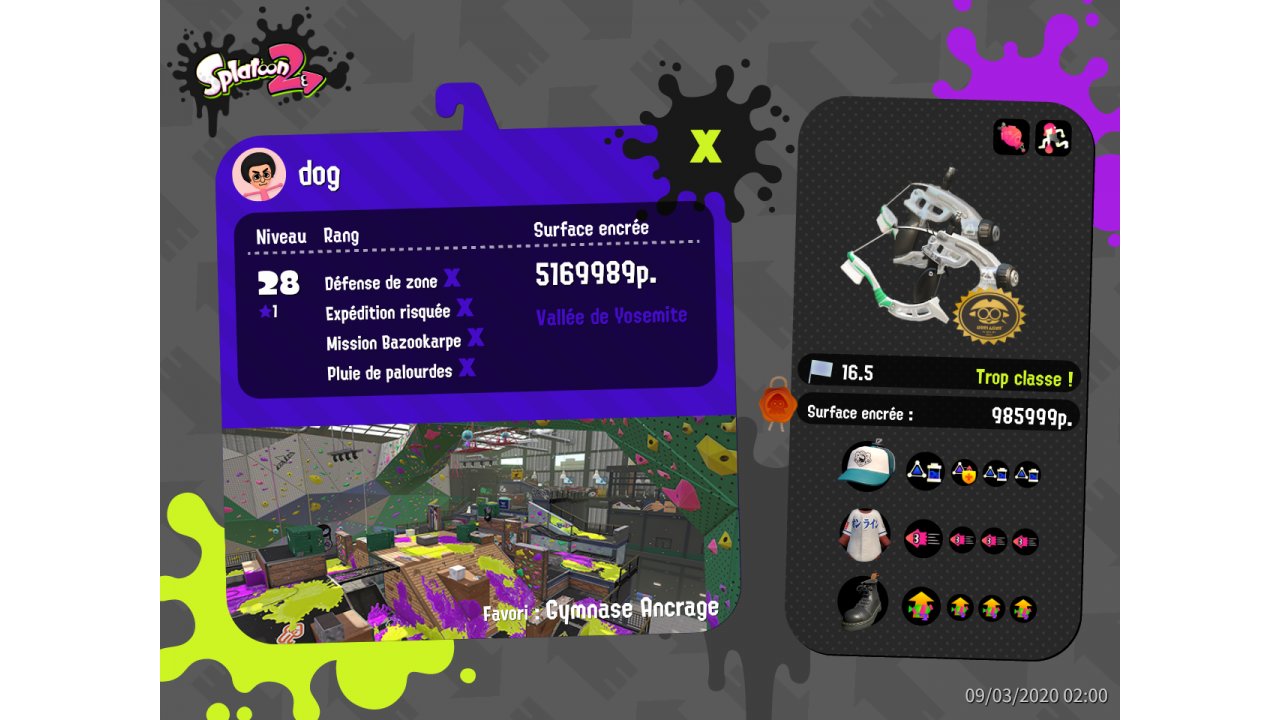Check the jersey's large main swim ability

tap(923, 539)
